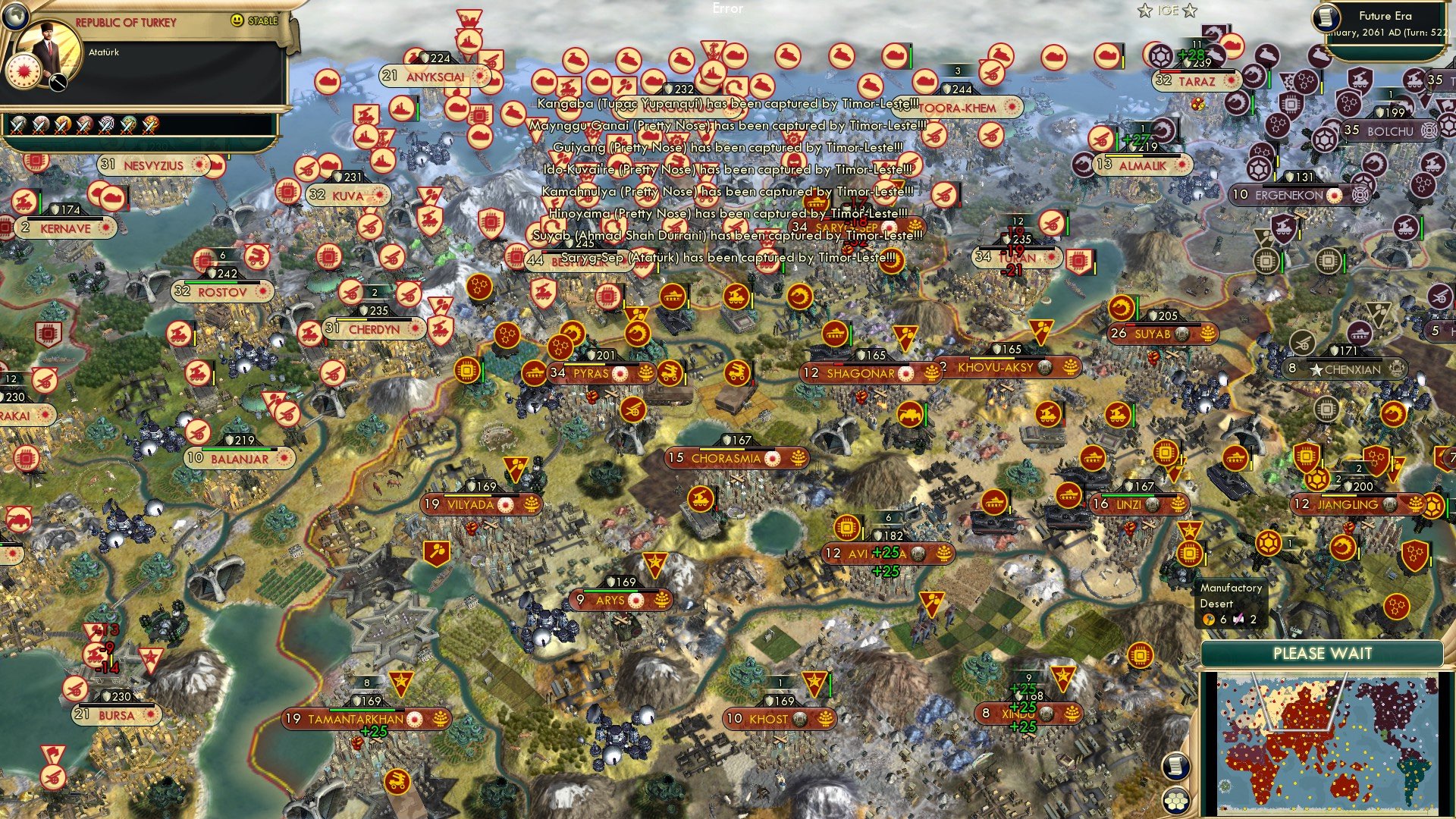Toggle strategic view with the hex grid button
Image resolution: width=1456 pixels, height=819 pixels.
tap(1176, 801)
